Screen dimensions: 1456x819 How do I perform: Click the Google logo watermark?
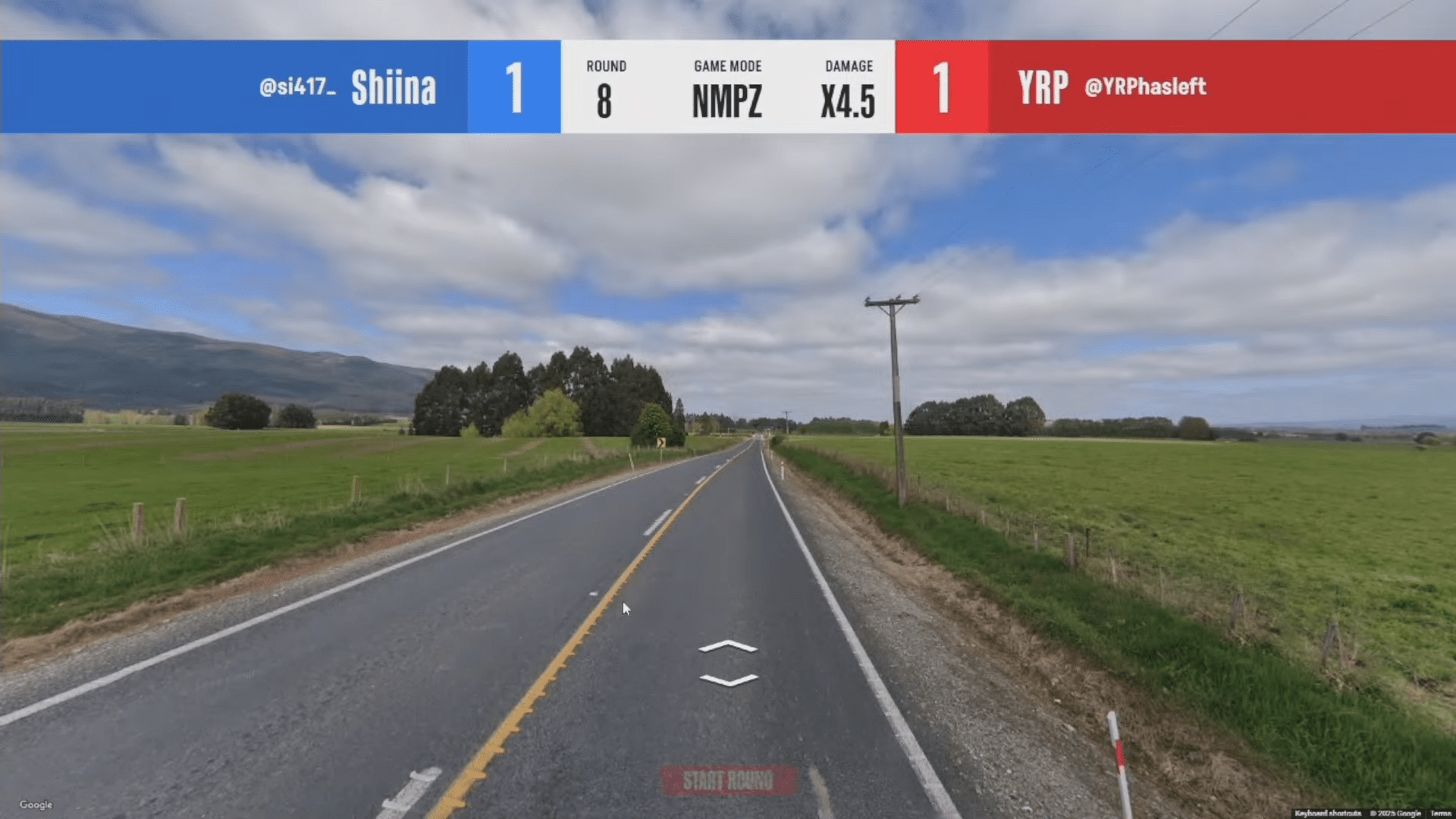[36, 805]
